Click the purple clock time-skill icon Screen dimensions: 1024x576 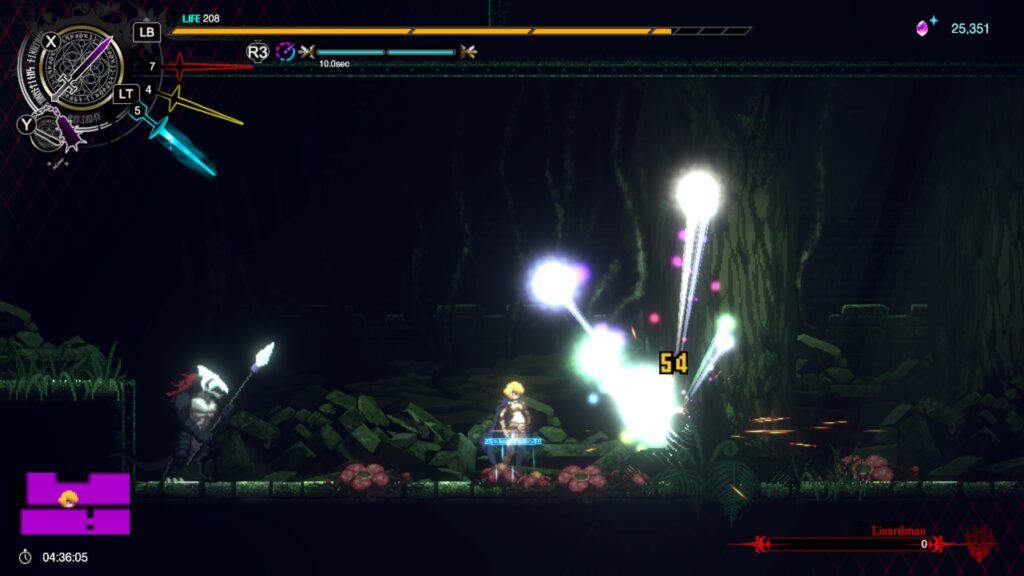pos(286,51)
